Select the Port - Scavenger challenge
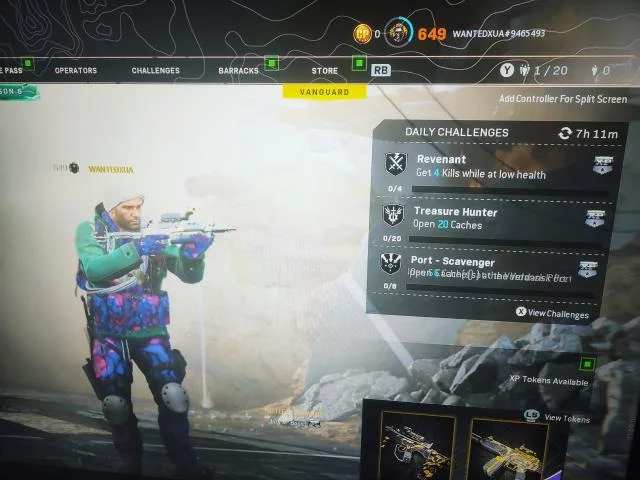The image size is (640, 480). click(491, 269)
